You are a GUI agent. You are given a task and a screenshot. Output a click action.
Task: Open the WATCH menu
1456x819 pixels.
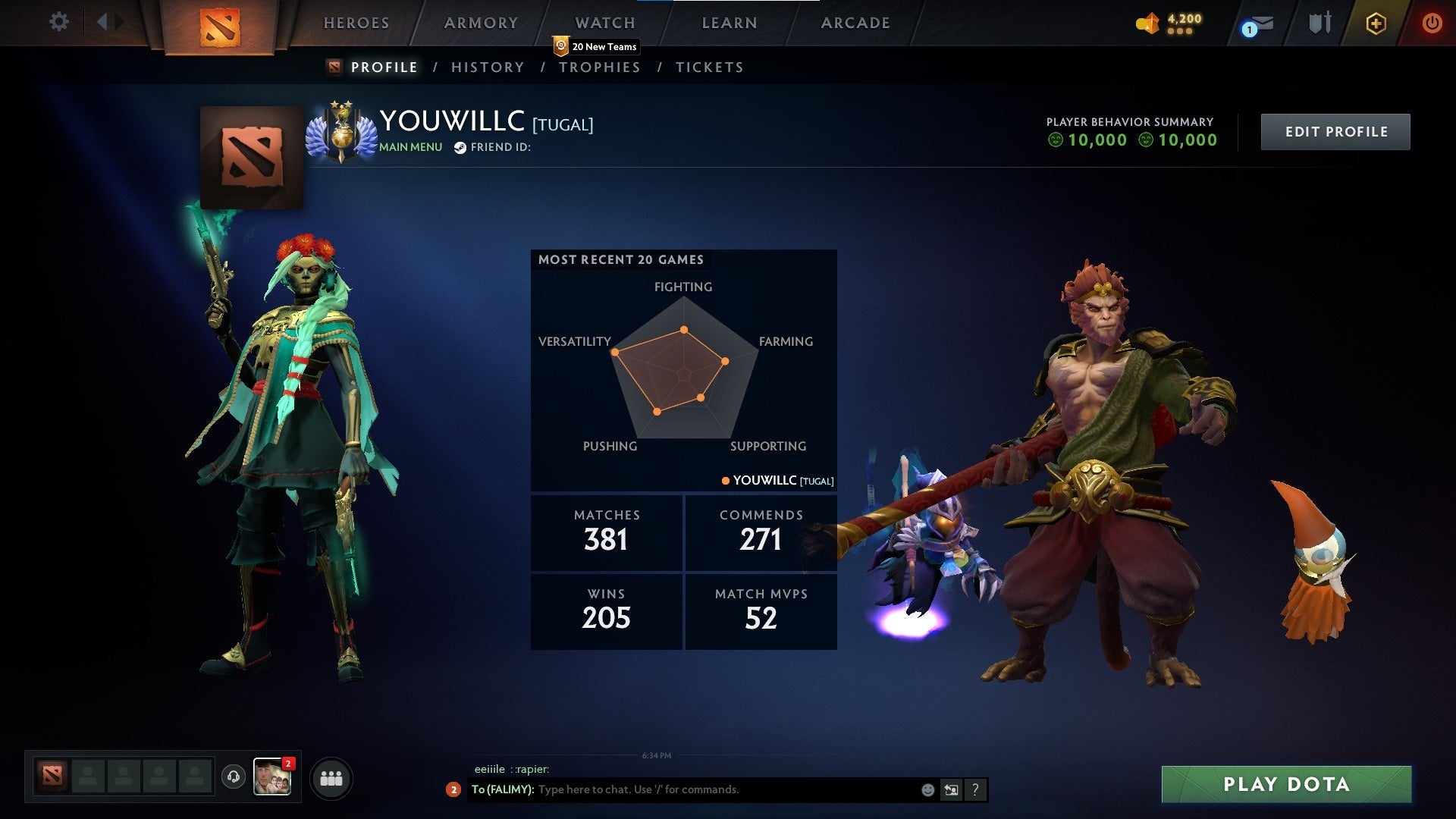pyautogui.click(x=604, y=23)
